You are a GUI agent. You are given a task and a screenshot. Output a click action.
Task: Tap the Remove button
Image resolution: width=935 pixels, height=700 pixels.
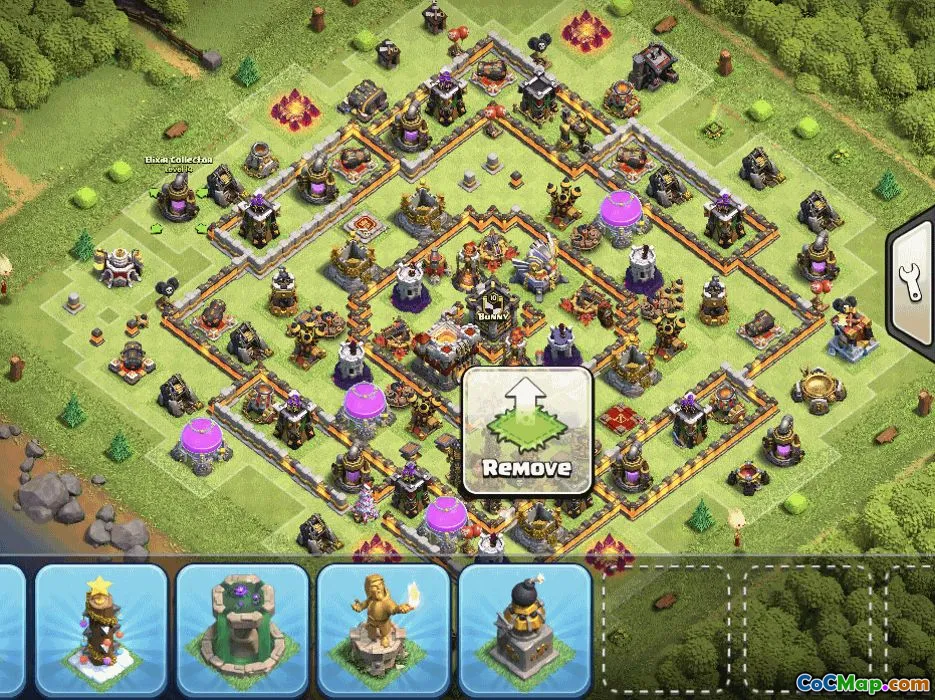click(527, 431)
